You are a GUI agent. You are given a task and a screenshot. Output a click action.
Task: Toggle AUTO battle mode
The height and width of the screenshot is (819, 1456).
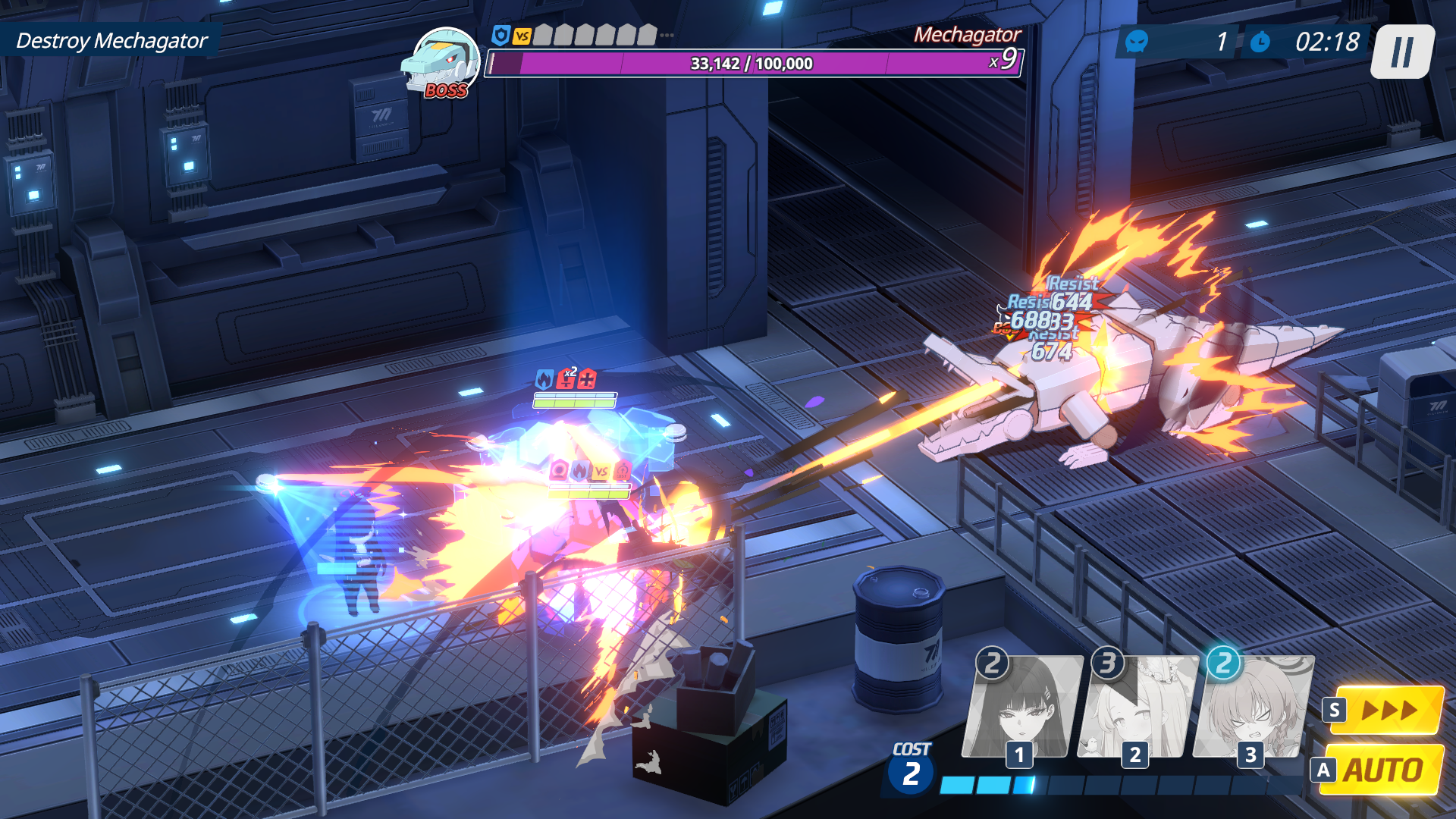click(1382, 770)
